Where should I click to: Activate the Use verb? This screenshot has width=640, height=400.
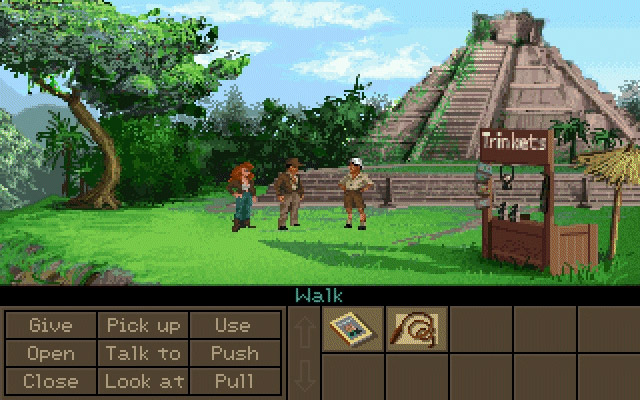click(x=233, y=325)
